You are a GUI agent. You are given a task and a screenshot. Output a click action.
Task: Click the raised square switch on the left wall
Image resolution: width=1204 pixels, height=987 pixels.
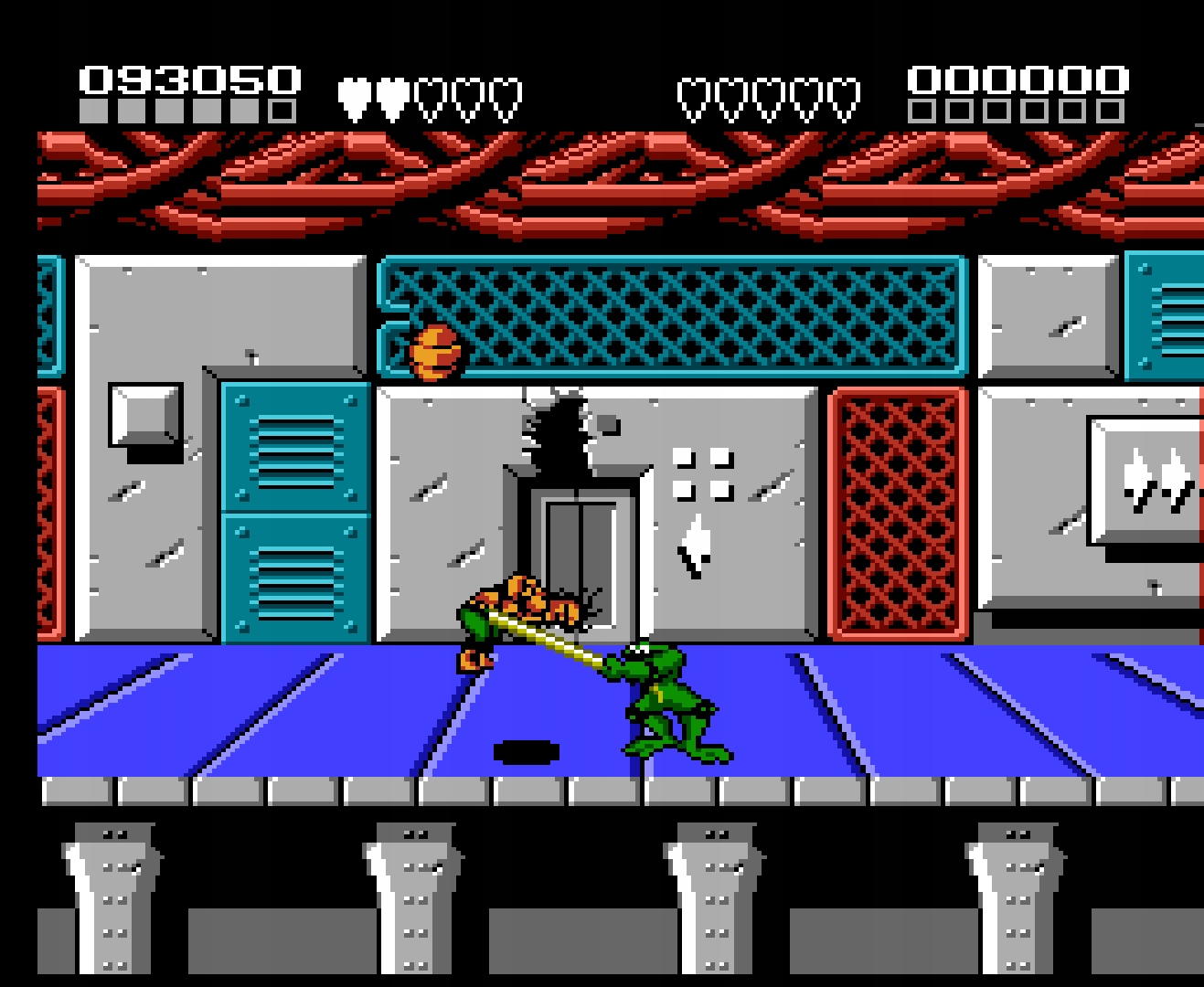point(144,413)
